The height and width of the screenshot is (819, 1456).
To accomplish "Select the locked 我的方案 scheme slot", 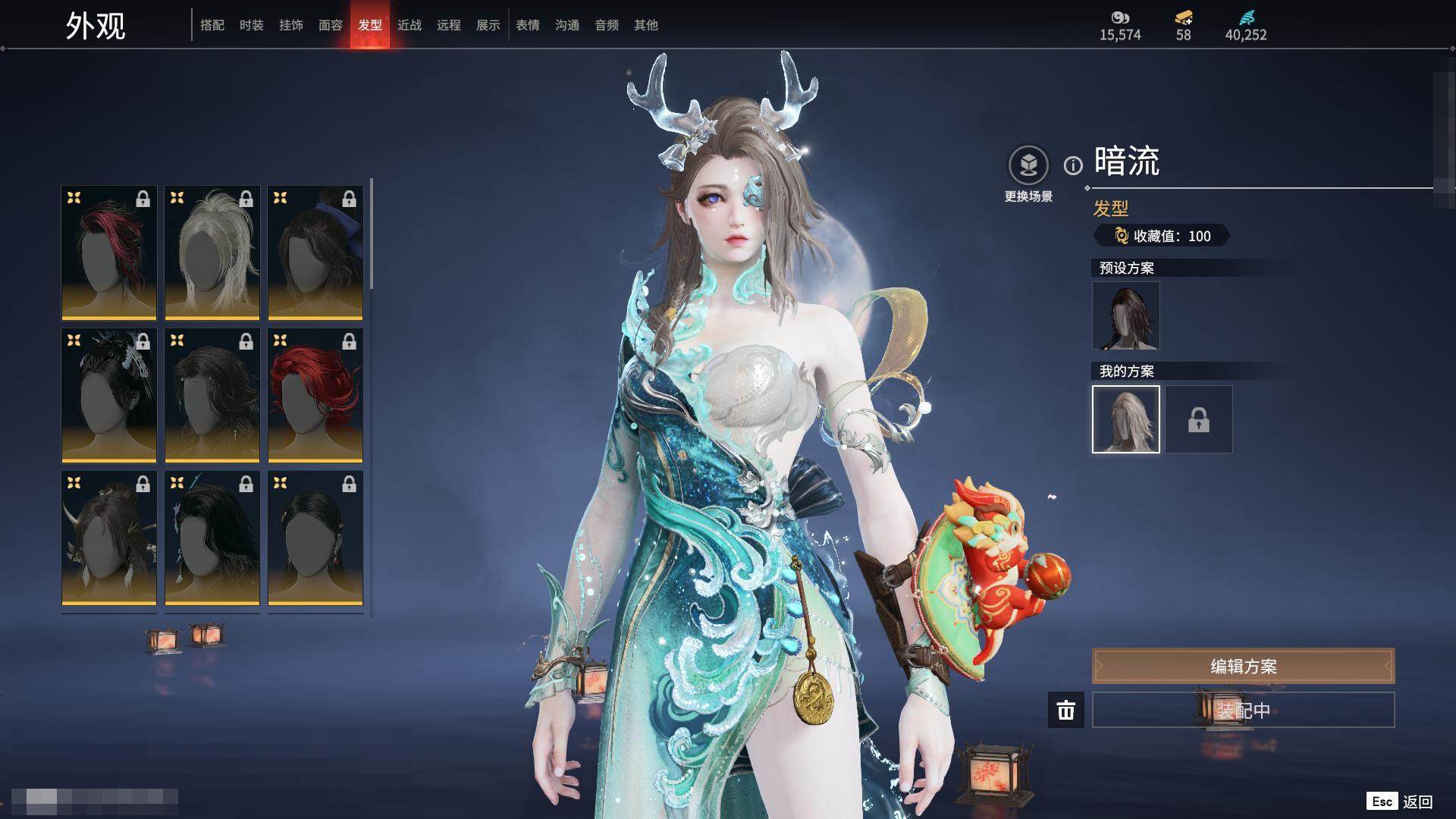I will point(1199,419).
